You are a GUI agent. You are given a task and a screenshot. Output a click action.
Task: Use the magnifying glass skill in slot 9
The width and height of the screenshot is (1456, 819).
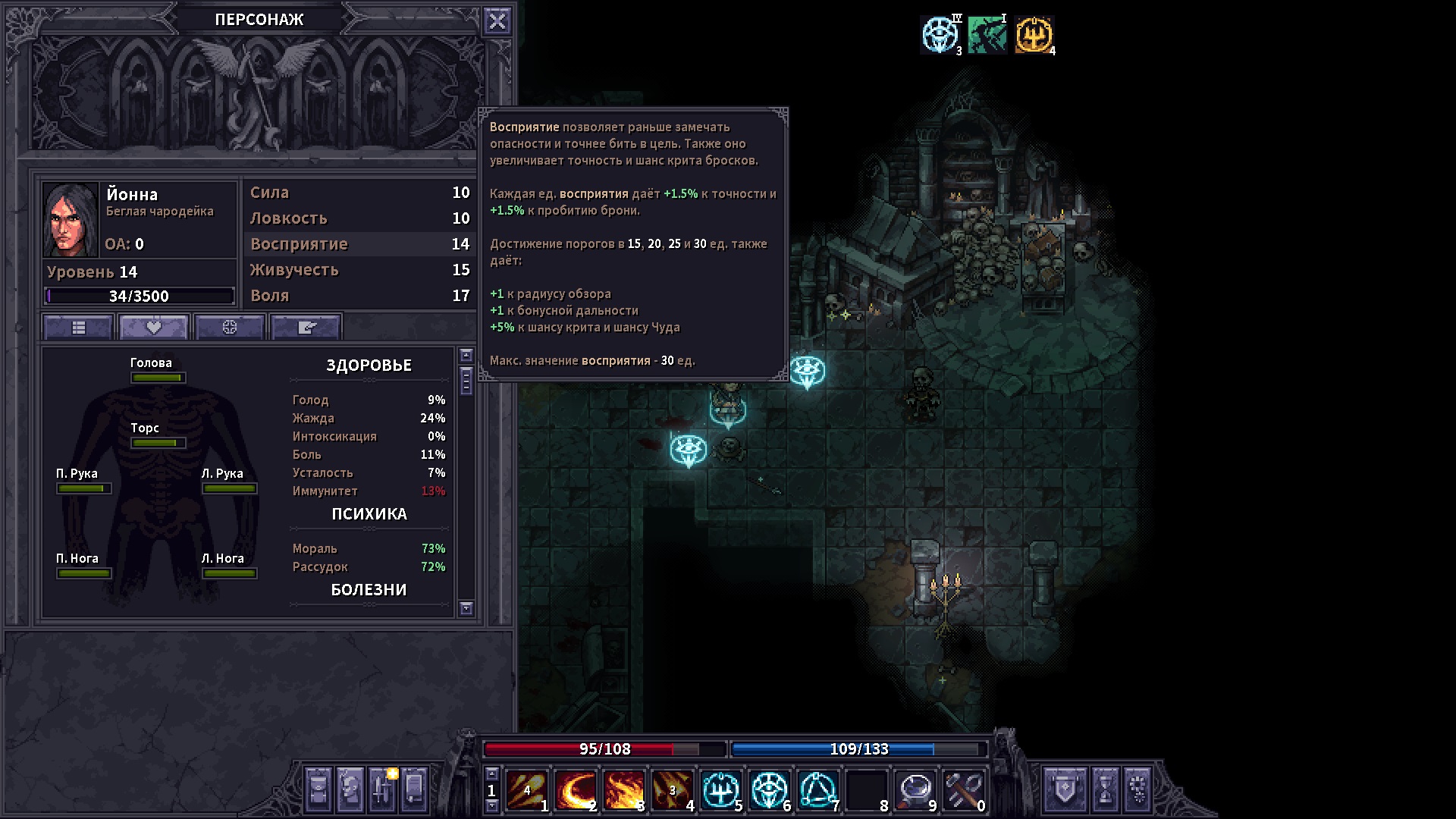[915, 790]
